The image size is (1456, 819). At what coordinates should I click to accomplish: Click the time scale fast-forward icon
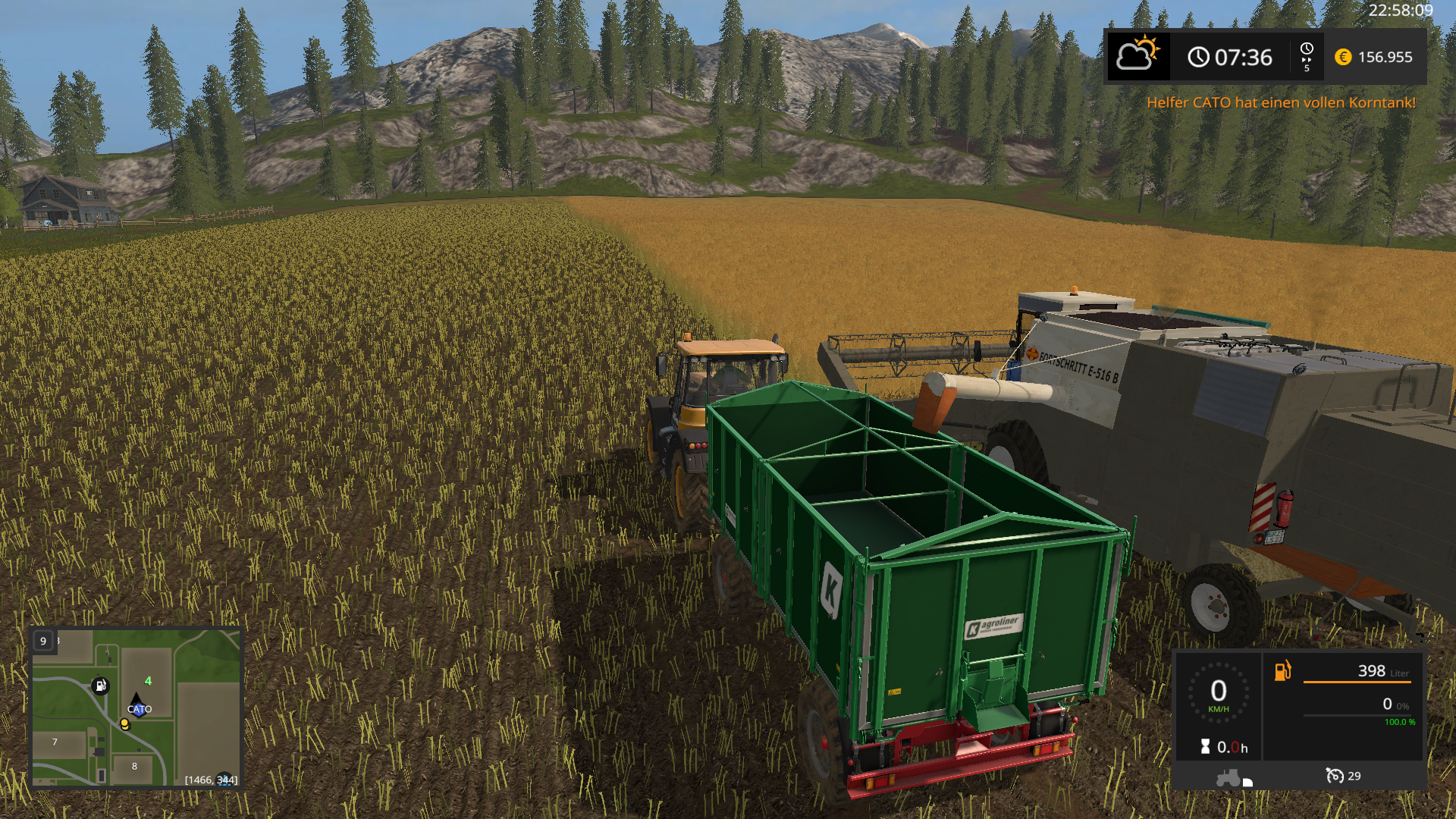point(1307,57)
